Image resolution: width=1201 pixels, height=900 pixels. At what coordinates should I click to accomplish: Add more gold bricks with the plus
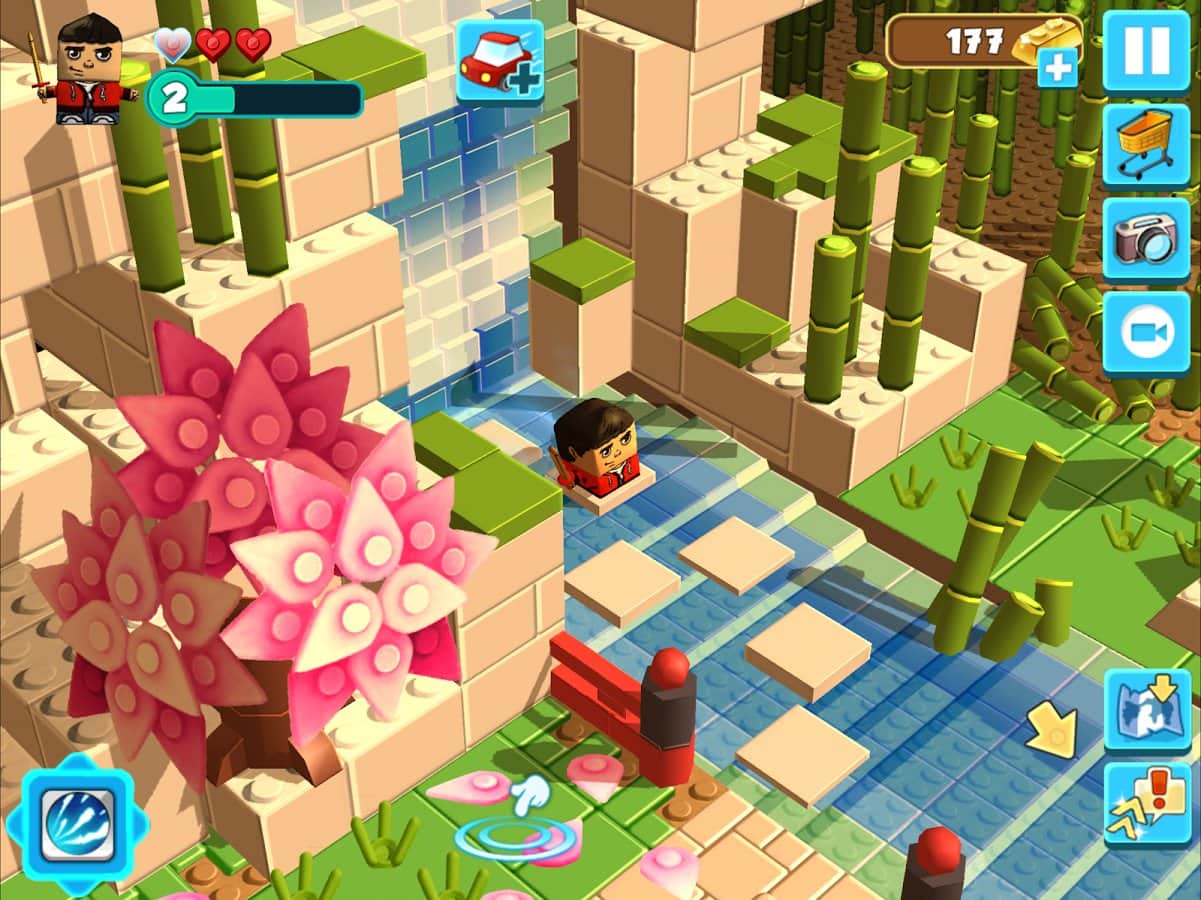pyautogui.click(x=1057, y=68)
